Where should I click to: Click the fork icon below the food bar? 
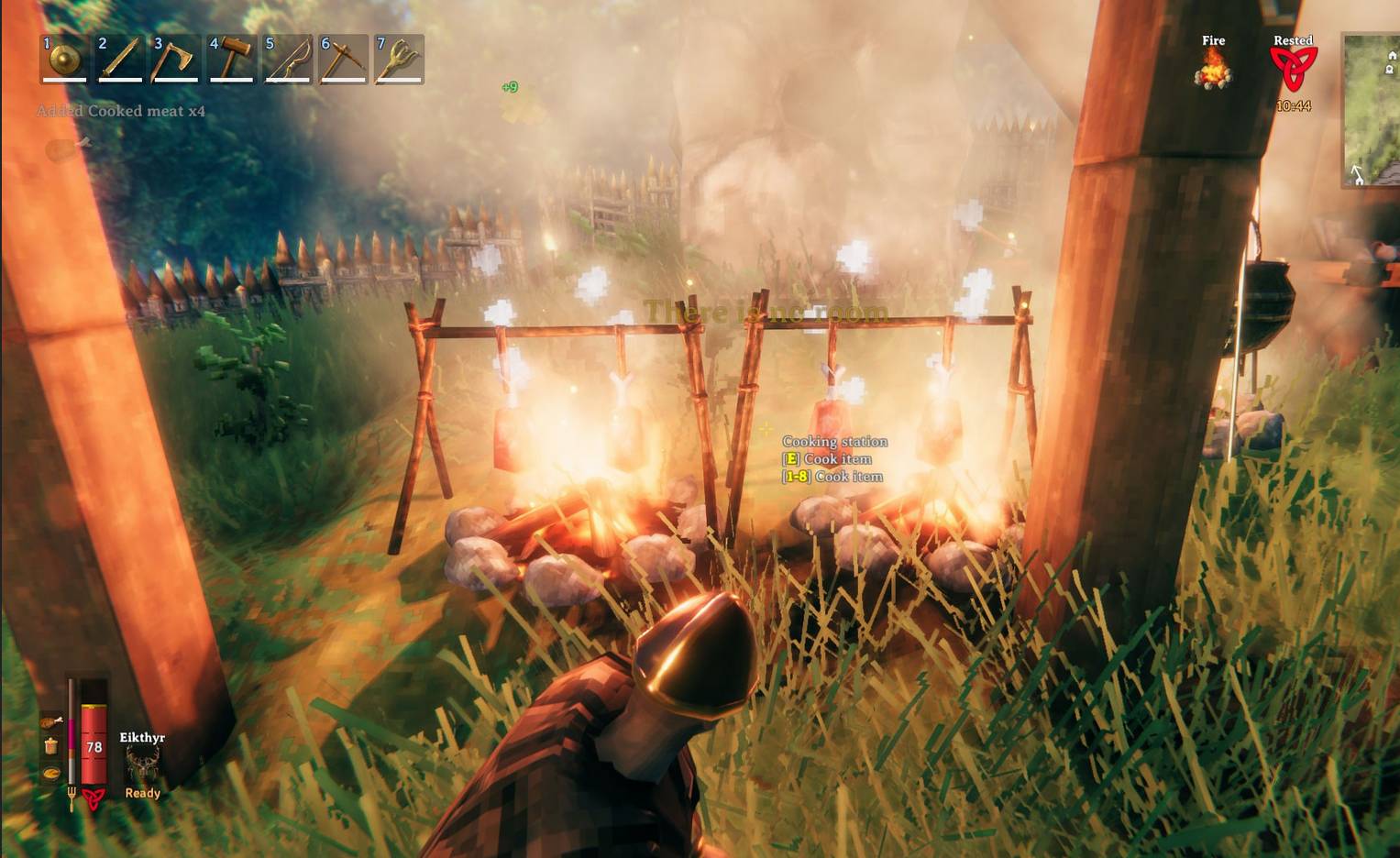[72, 797]
